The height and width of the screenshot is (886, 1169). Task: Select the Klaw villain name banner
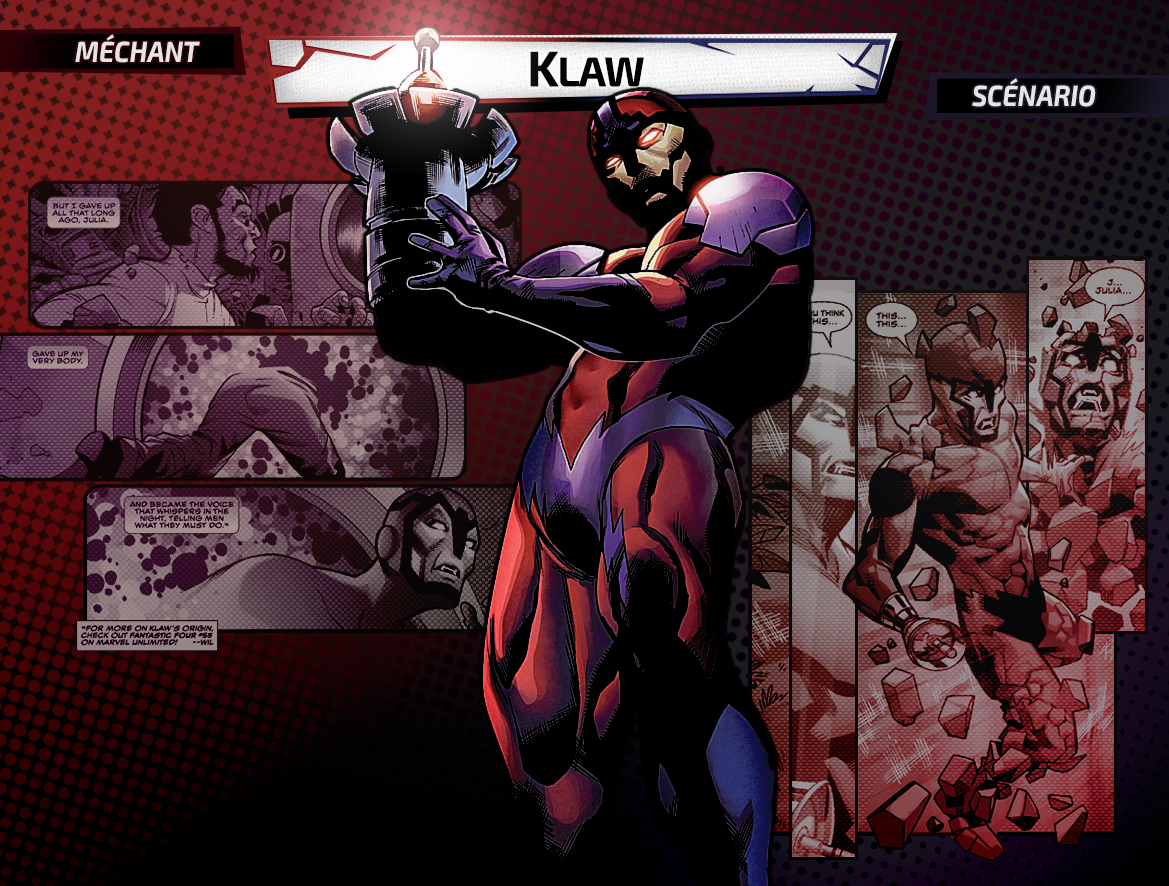coord(584,69)
